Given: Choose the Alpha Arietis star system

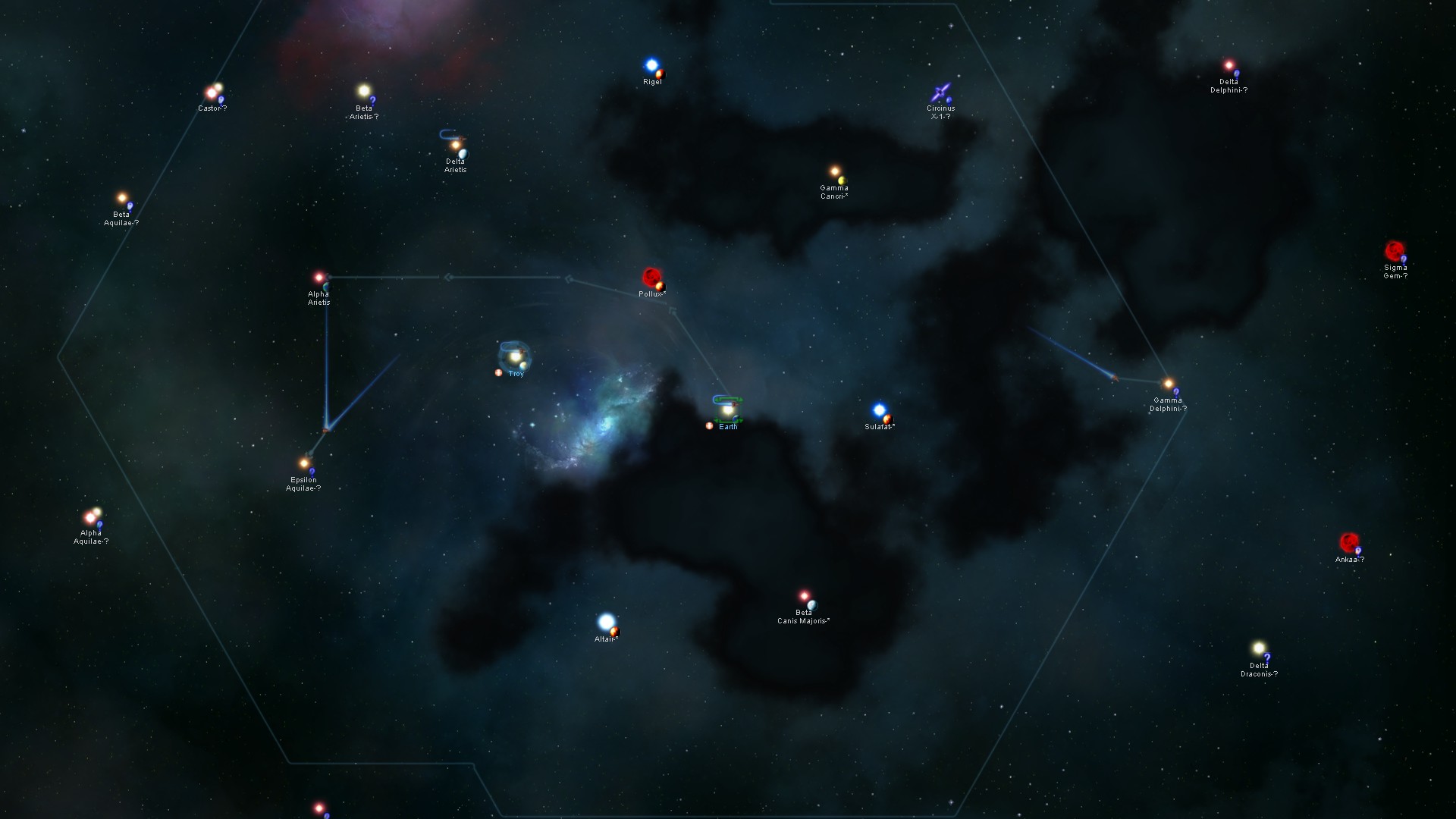Looking at the screenshot, I should click(x=319, y=278).
